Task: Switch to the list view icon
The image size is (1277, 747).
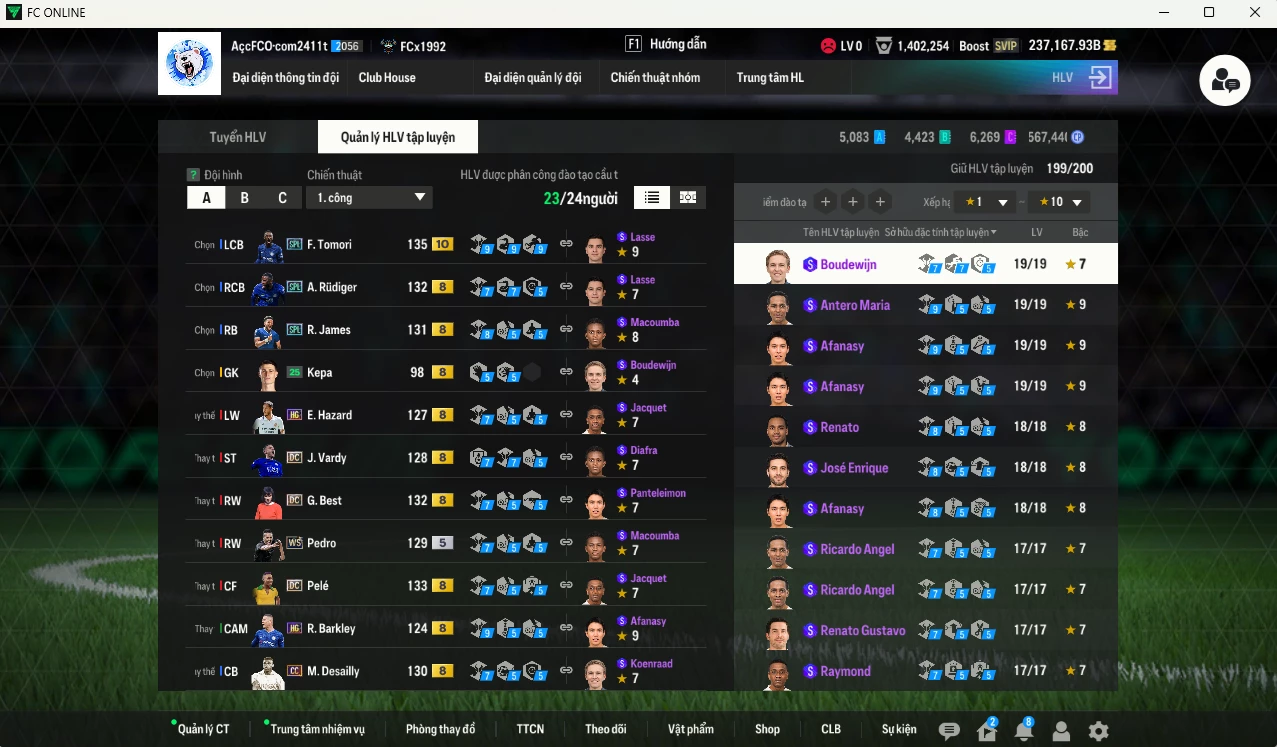Action: click(652, 198)
